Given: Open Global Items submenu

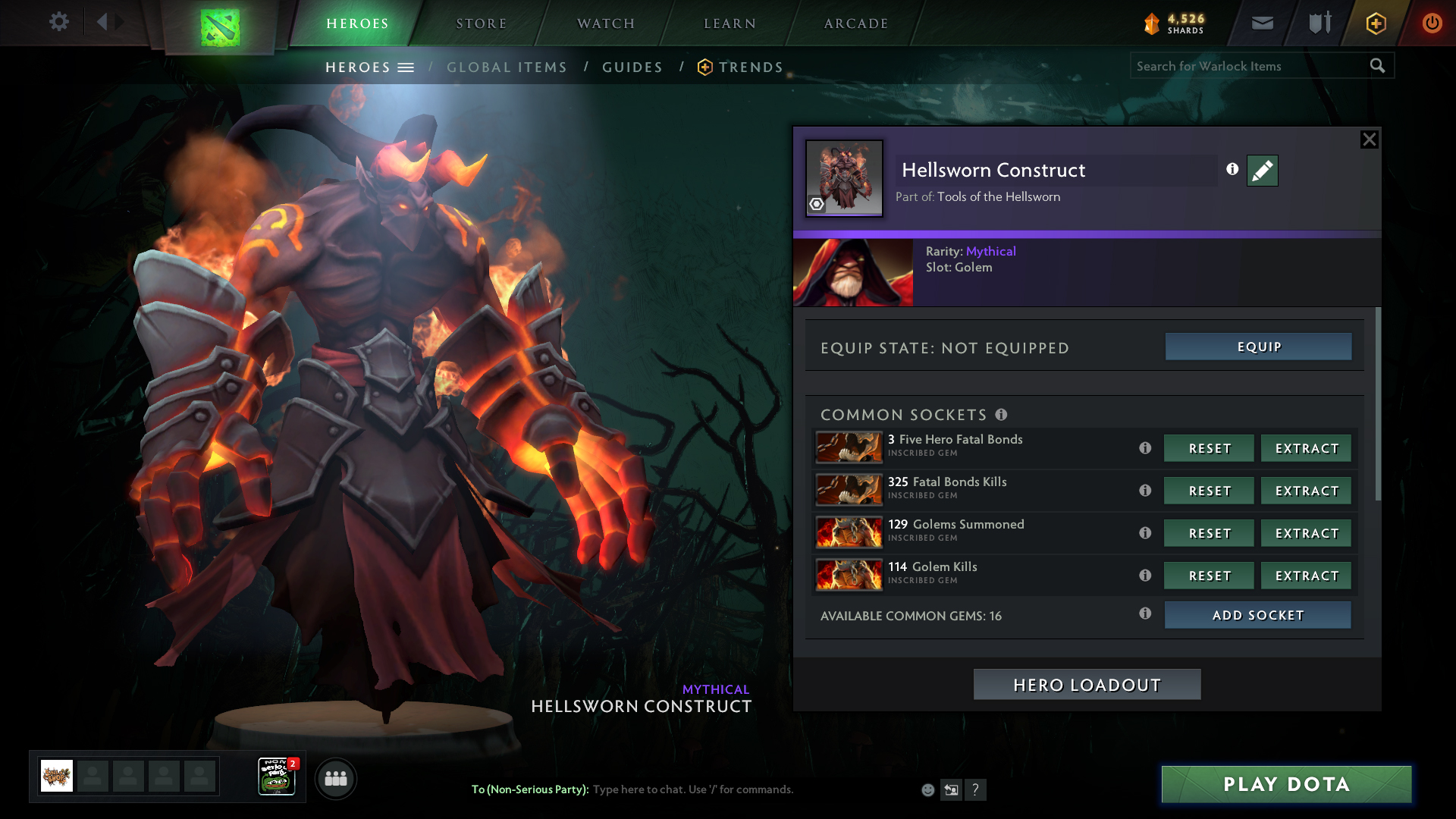Looking at the screenshot, I should (507, 67).
